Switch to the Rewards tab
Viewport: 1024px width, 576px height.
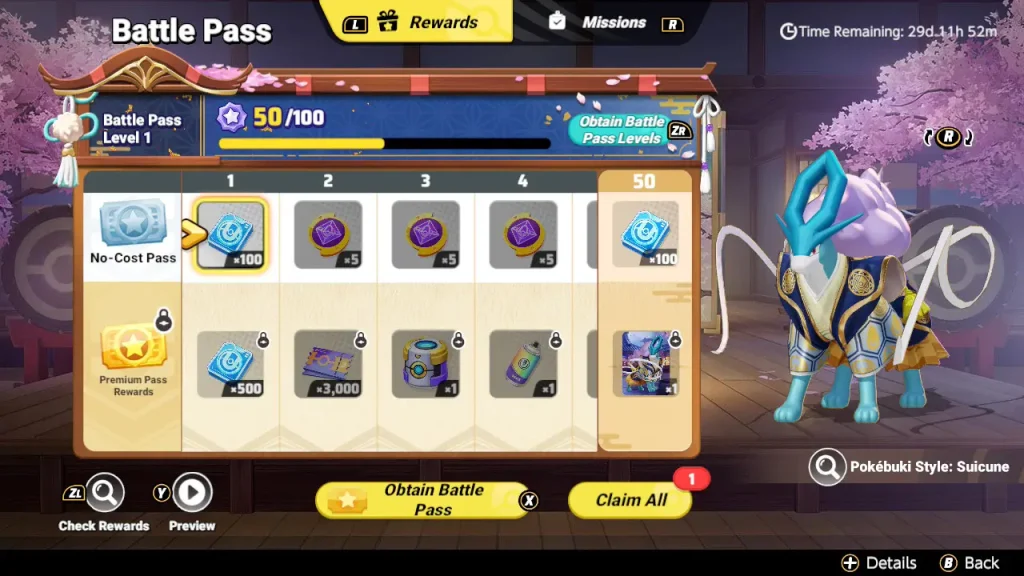click(x=428, y=22)
